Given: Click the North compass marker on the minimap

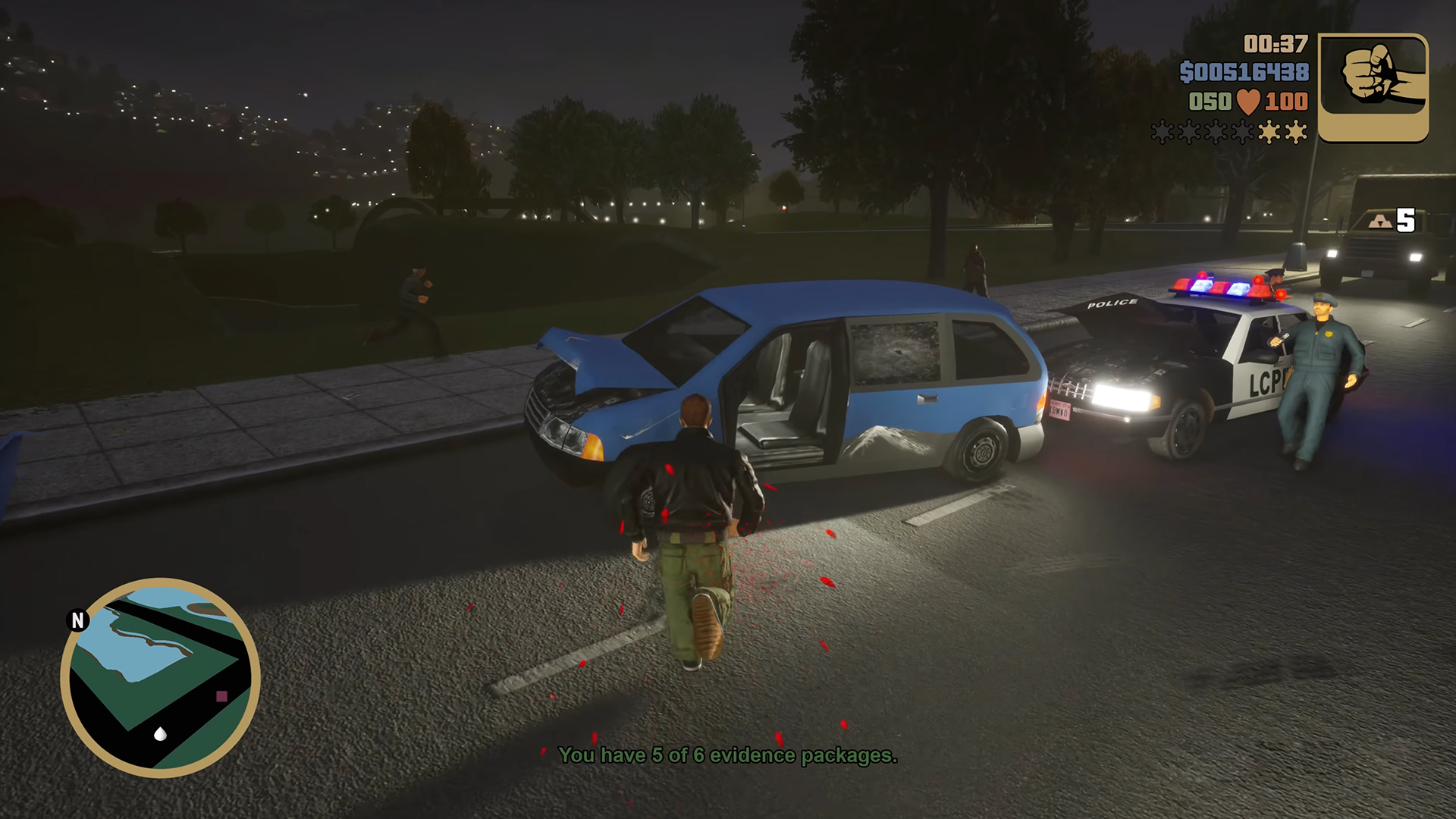Looking at the screenshot, I should tap(77, 620).
